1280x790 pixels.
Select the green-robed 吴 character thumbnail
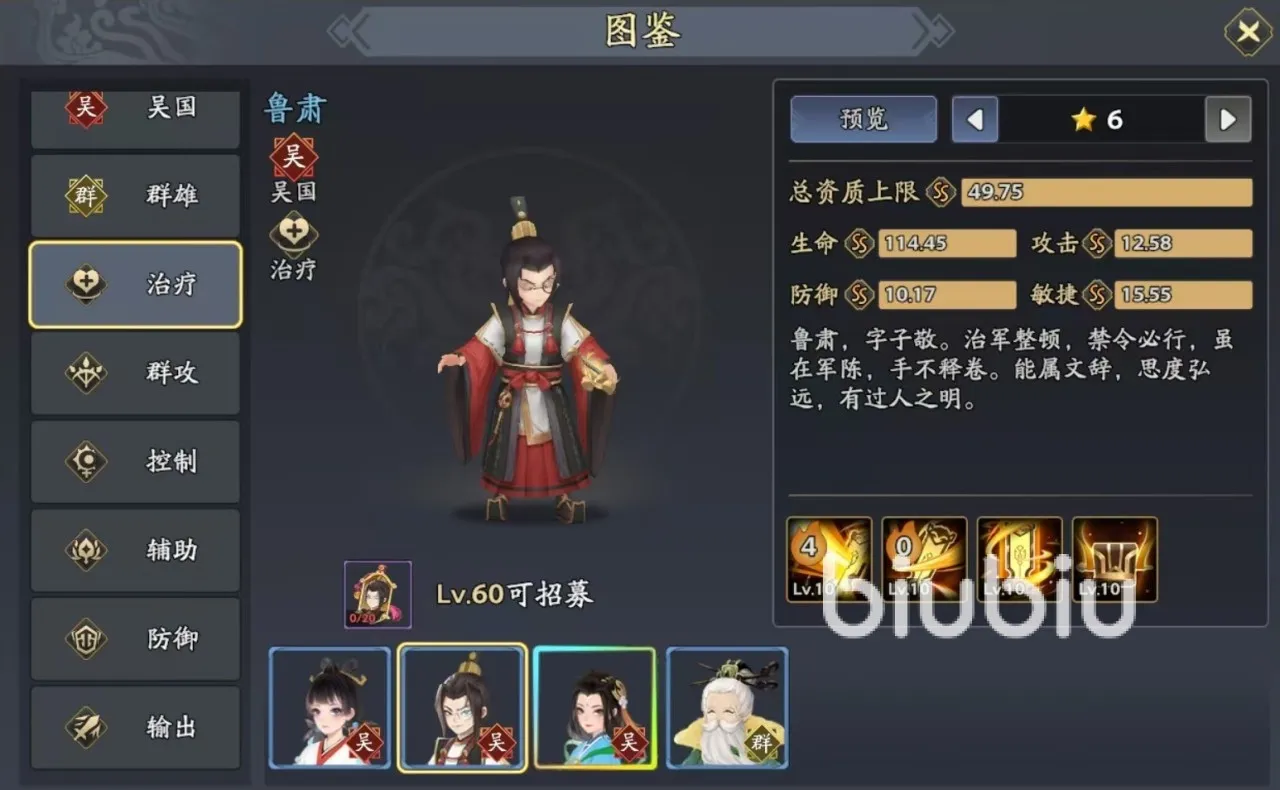tap(595, 708)
